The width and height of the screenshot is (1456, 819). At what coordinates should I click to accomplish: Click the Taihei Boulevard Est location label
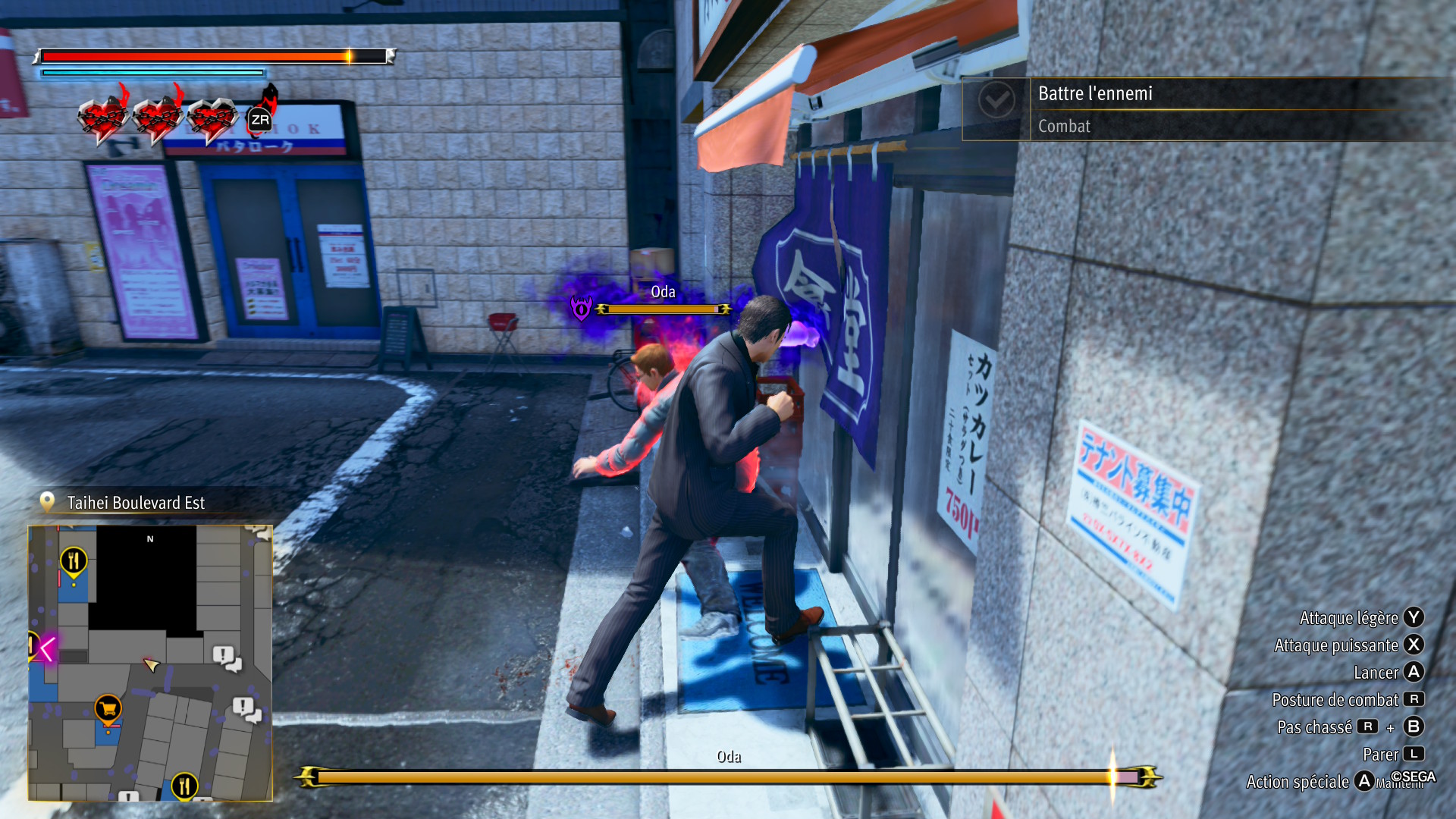coord(135,503)
